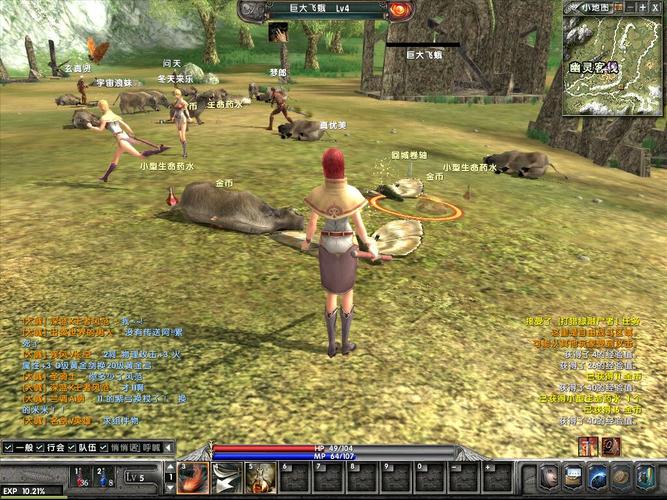Open the blue gem menu button

(598, 476)
